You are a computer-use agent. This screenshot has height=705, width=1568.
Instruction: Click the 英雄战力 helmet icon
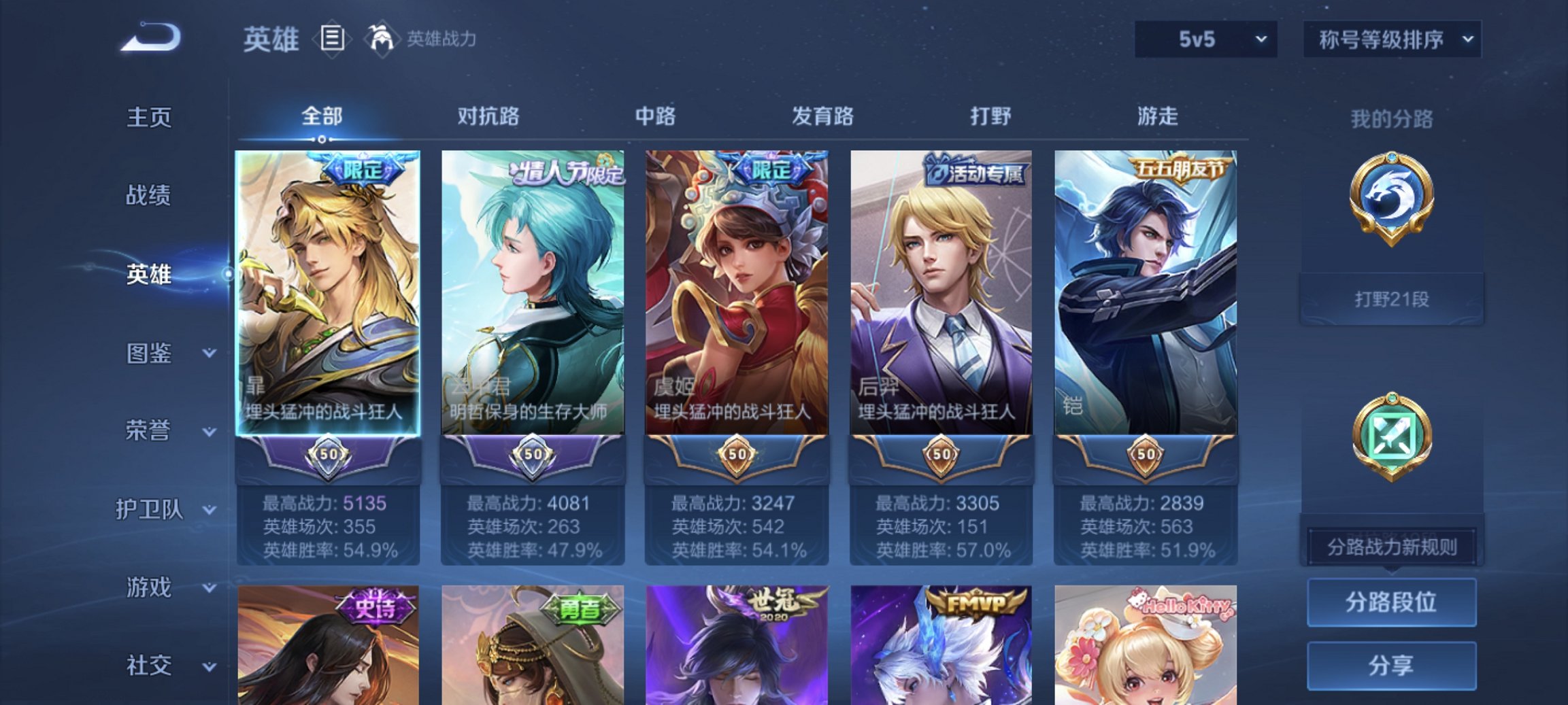point(379,39)
